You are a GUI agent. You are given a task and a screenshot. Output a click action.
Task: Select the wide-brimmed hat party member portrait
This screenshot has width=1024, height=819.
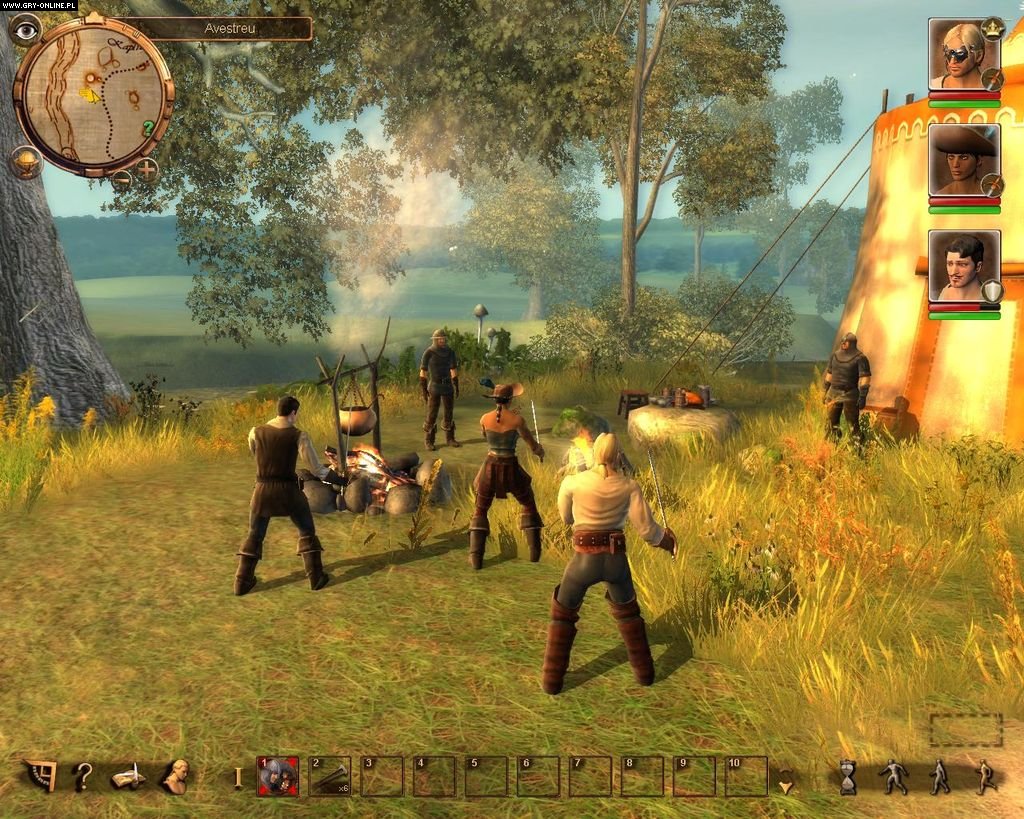click(962, 160)
